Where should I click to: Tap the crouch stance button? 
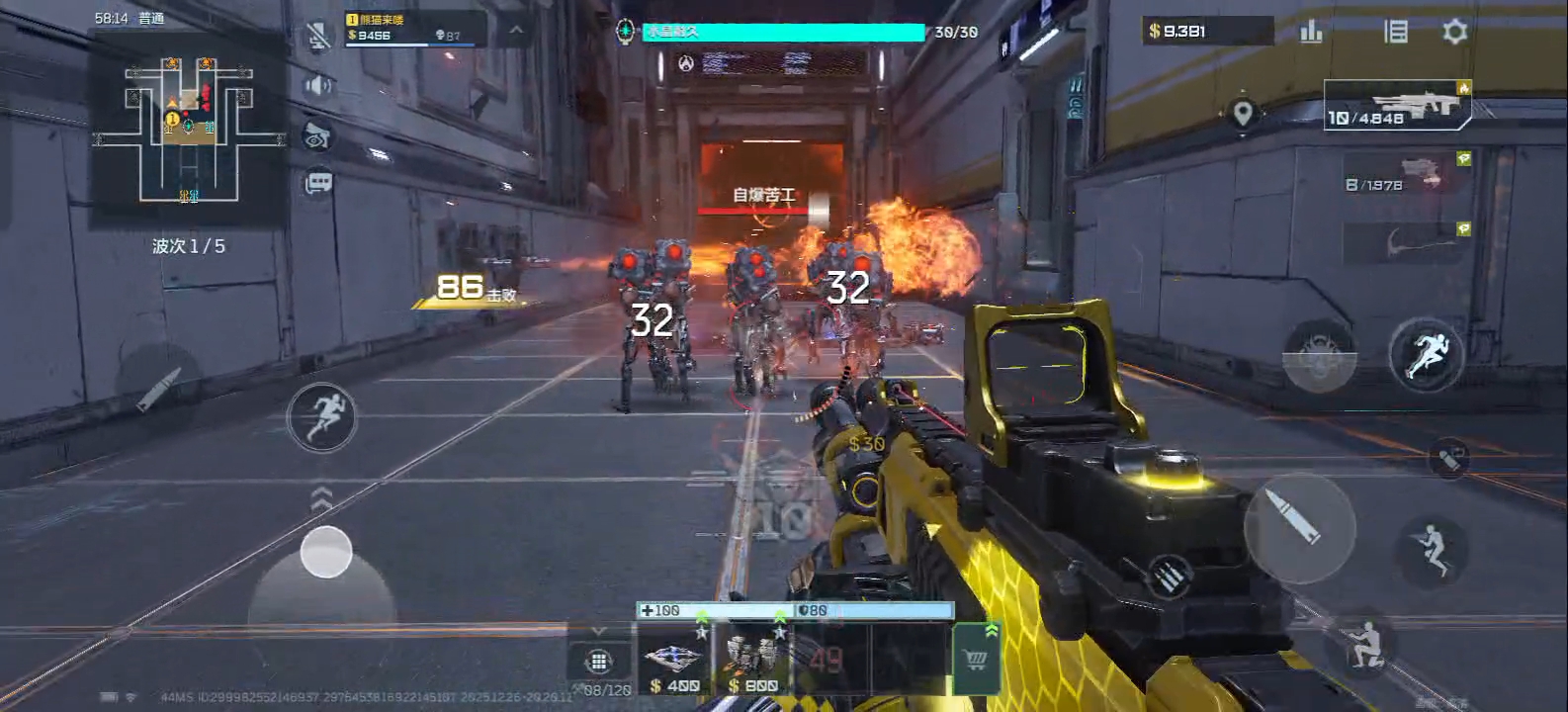[x=1365, y=643]
